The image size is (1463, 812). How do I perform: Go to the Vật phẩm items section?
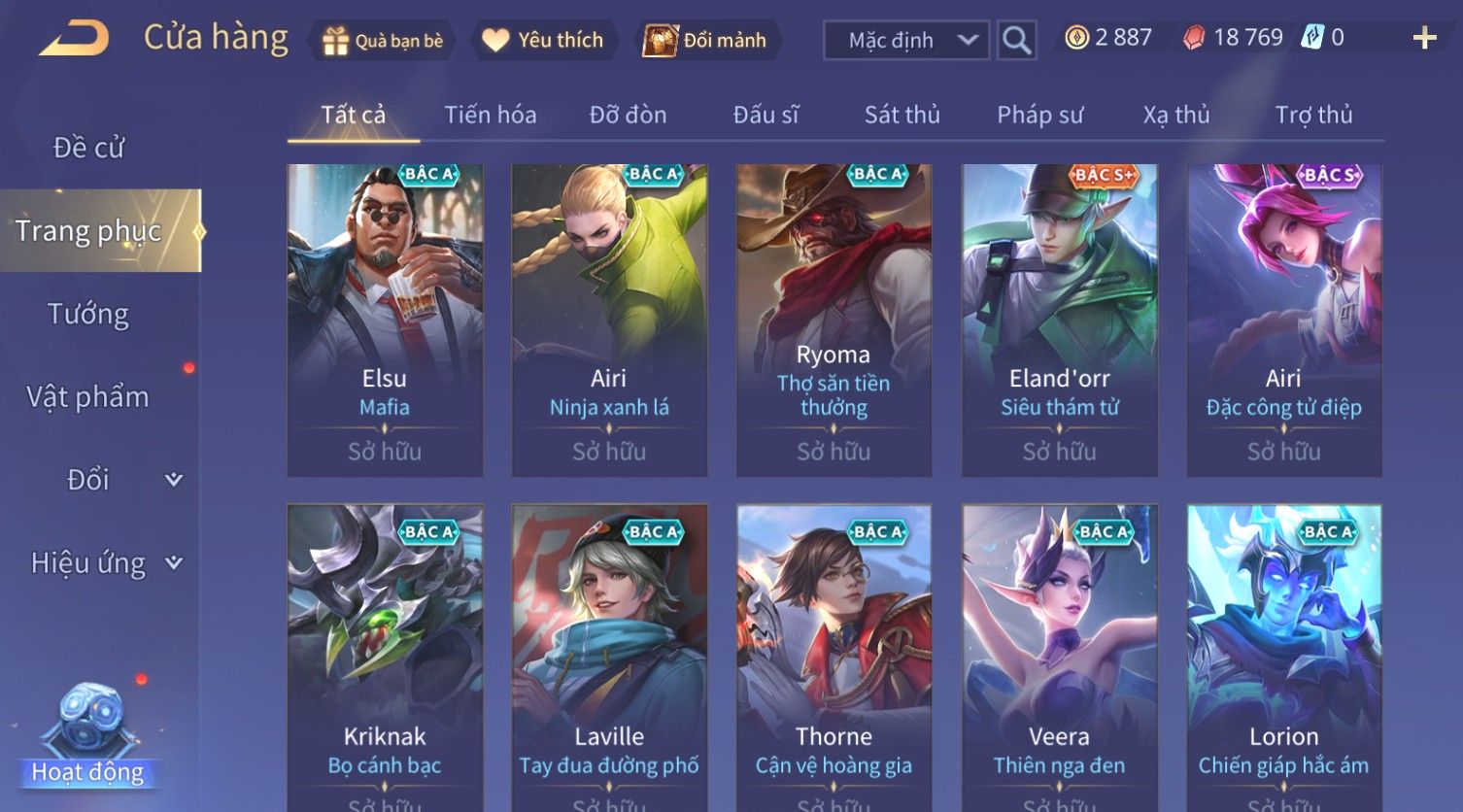pyautogui.click(x=88, y=396)
